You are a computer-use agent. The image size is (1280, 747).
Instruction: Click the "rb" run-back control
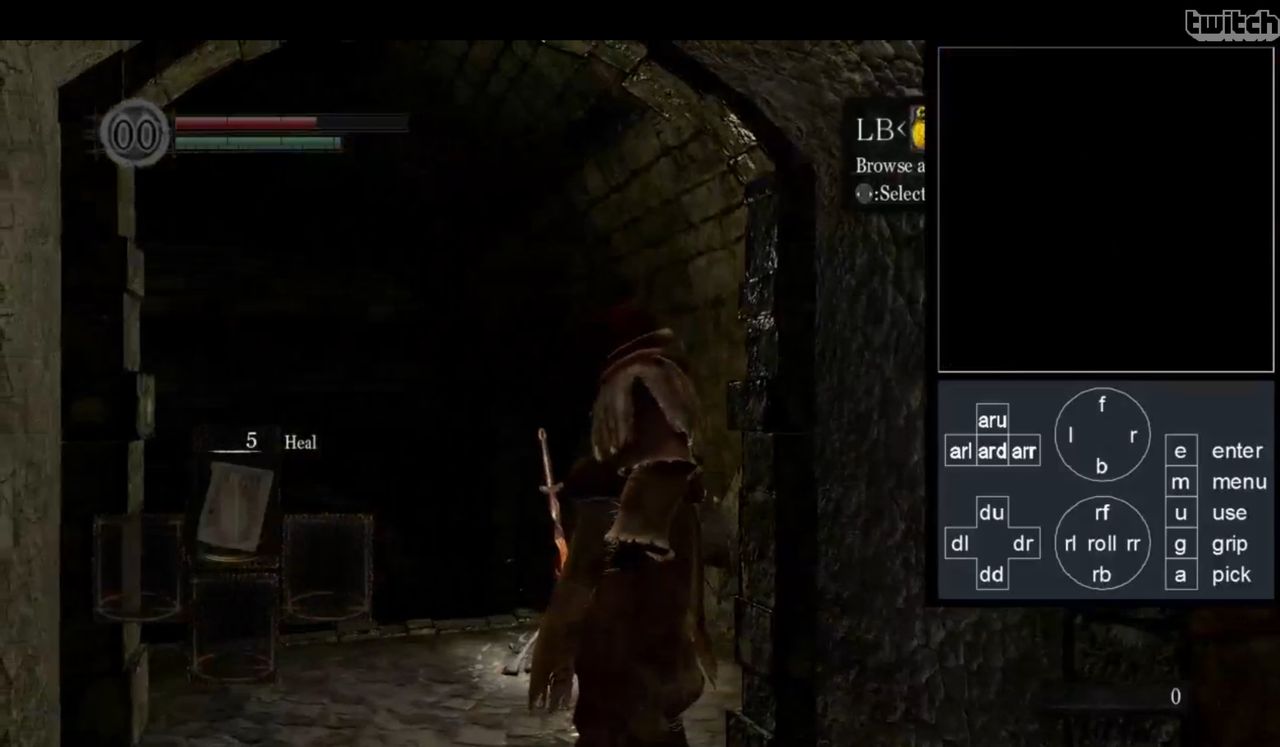1101,574
